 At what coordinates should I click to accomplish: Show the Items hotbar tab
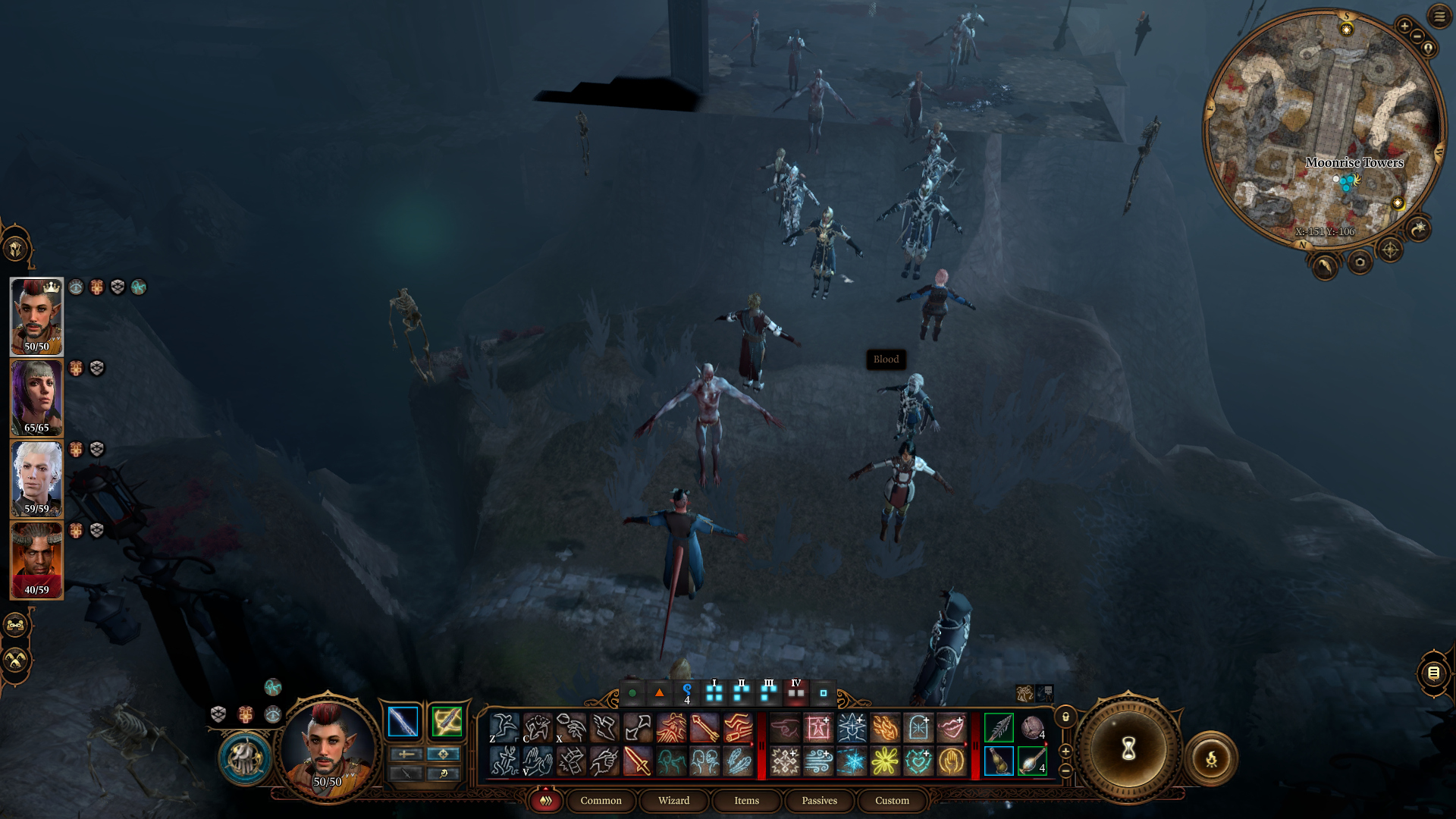click(x=746, y=801)
